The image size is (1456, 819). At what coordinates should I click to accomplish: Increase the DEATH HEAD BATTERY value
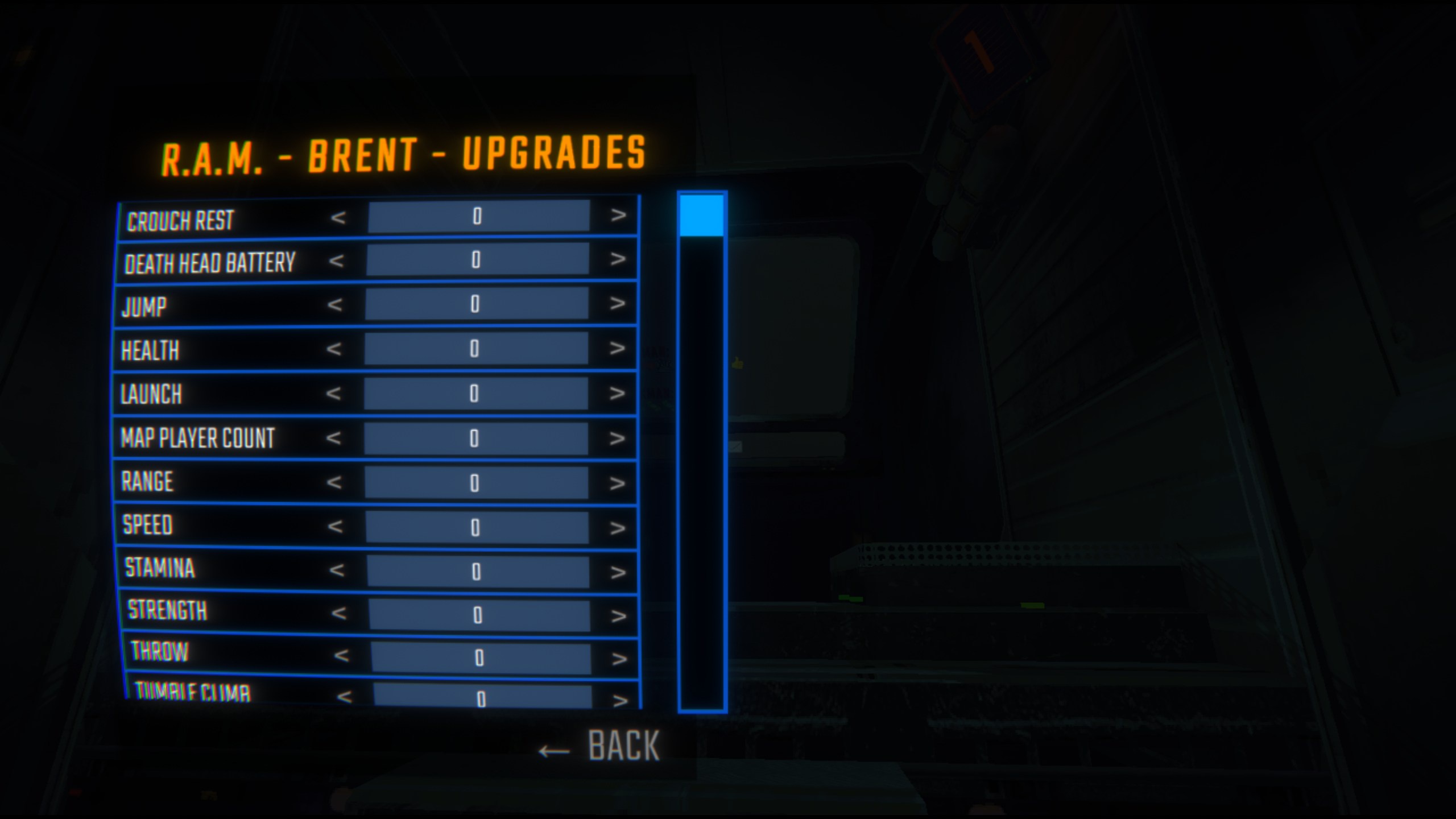pos(617,261)
